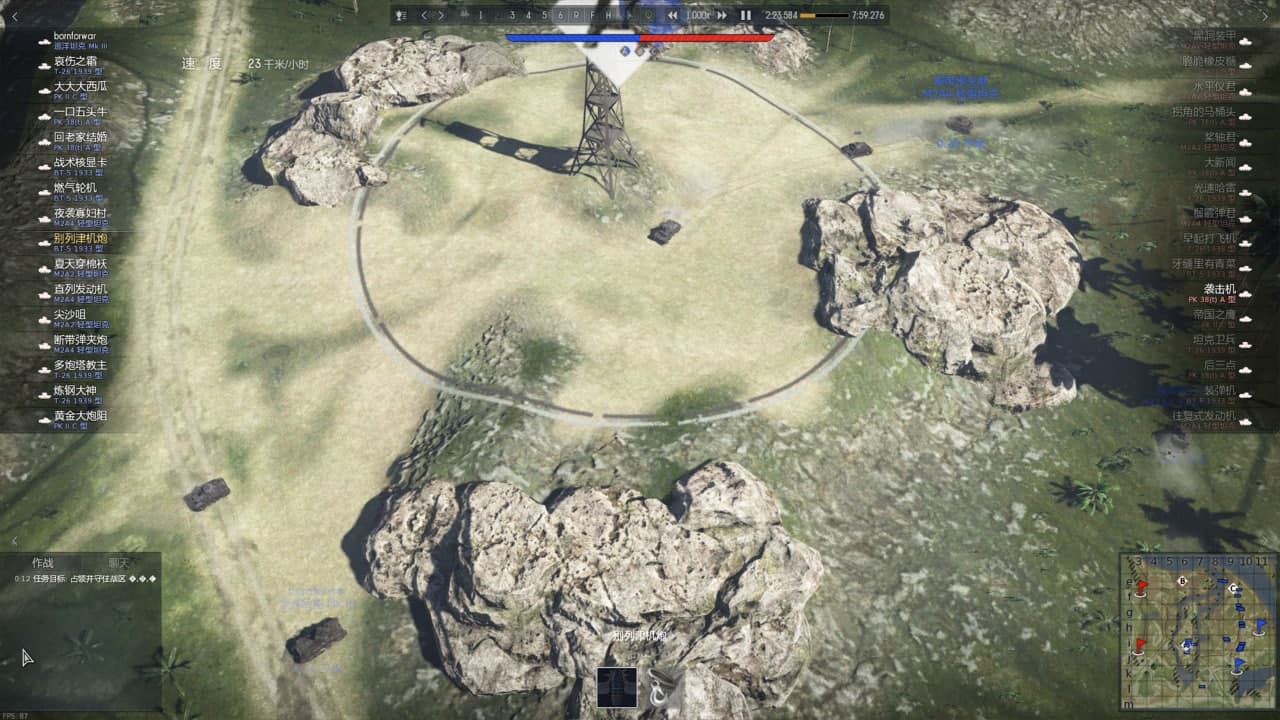Select the F camera mode icon
Screen dimensions: 1280x720
(592, 15)
